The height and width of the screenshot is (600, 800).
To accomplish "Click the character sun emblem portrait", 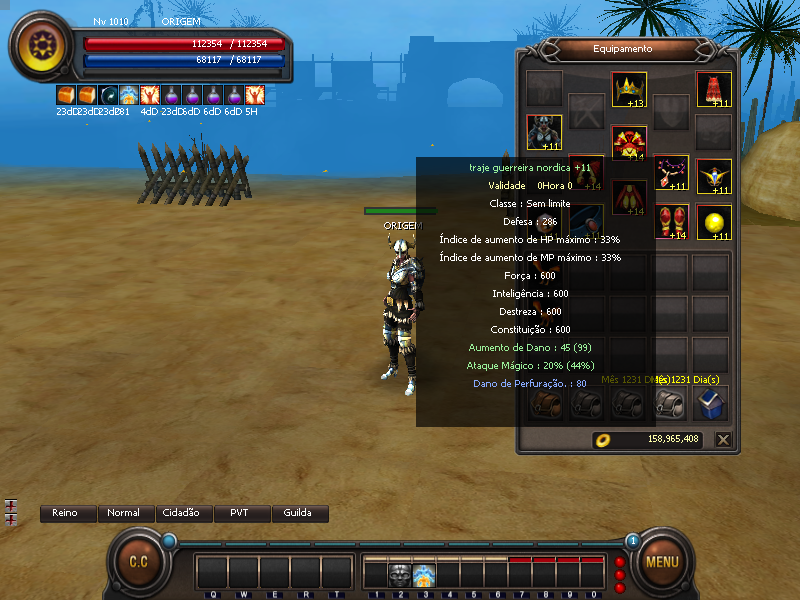I will point(43,46).
